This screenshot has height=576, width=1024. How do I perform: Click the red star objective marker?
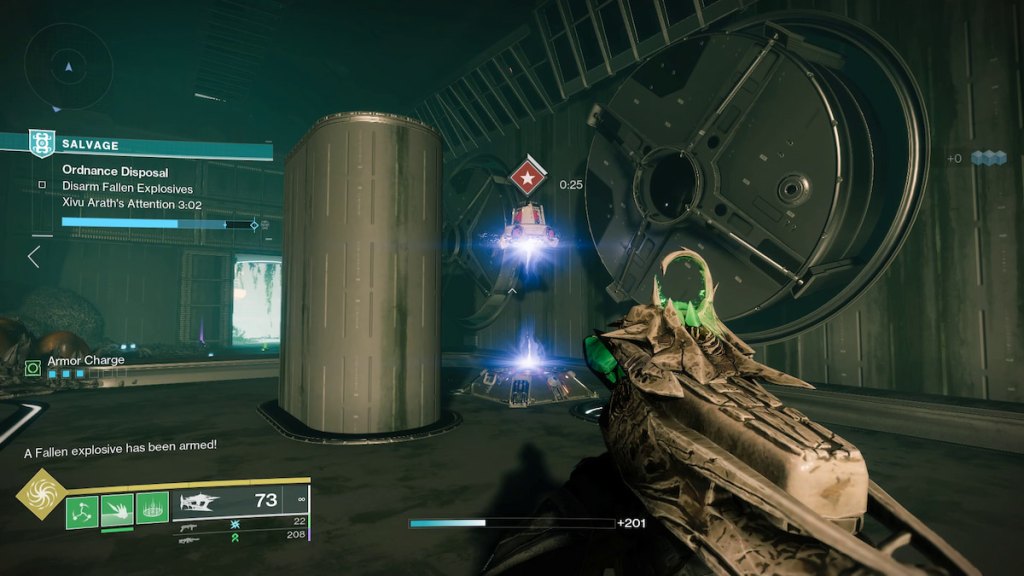[526, 178]
